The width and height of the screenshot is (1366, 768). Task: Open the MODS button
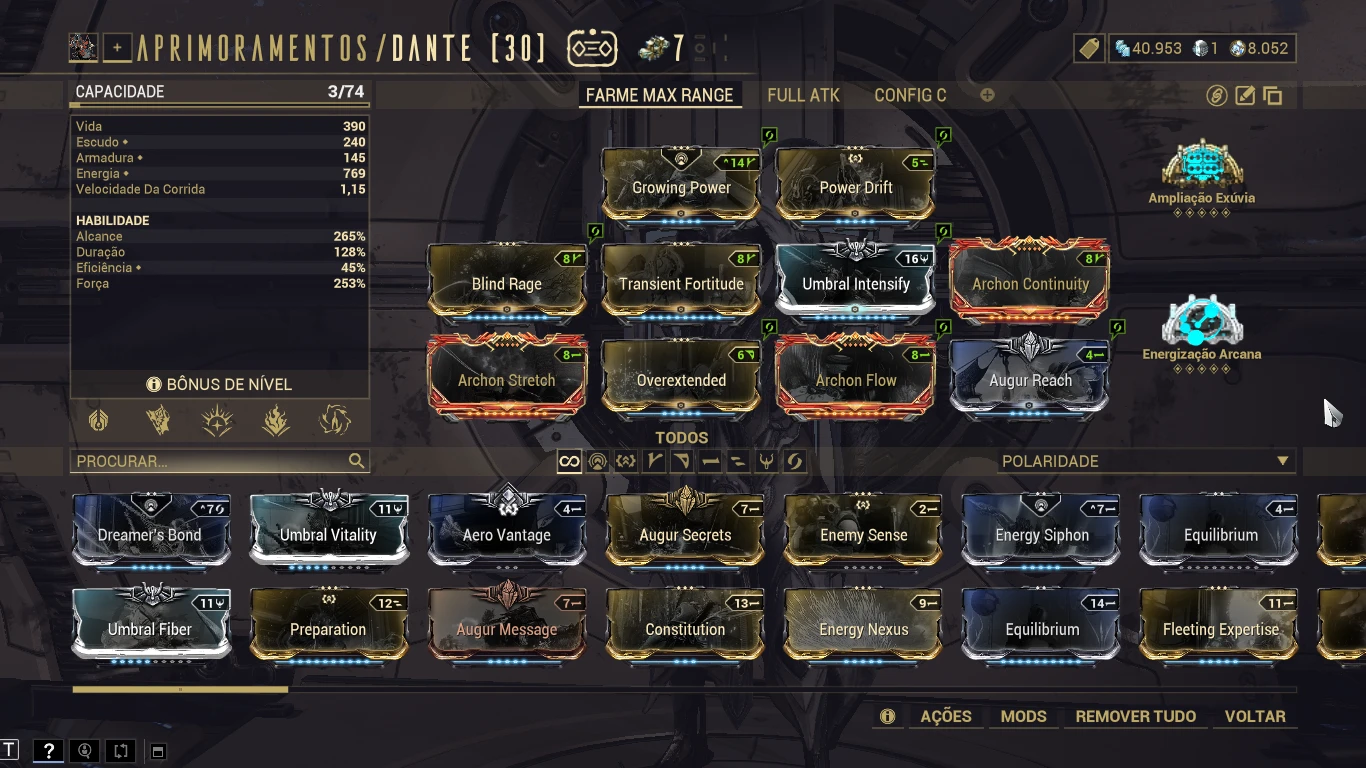pos(1023,716)
